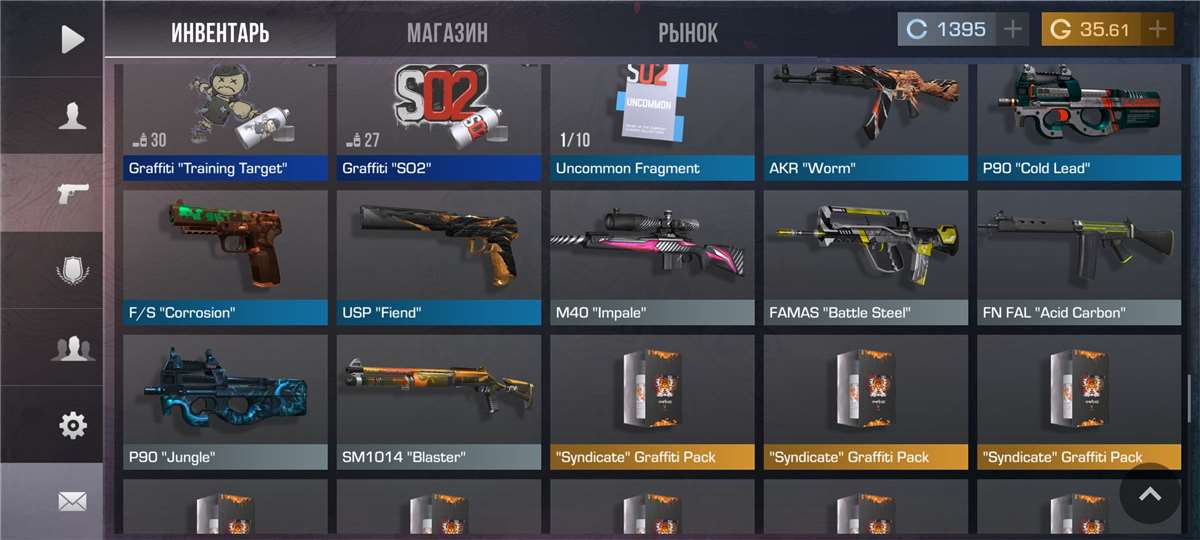
Task: Select the Инвентарь tab
Action: pyautogui.click(x=220, y=32)
